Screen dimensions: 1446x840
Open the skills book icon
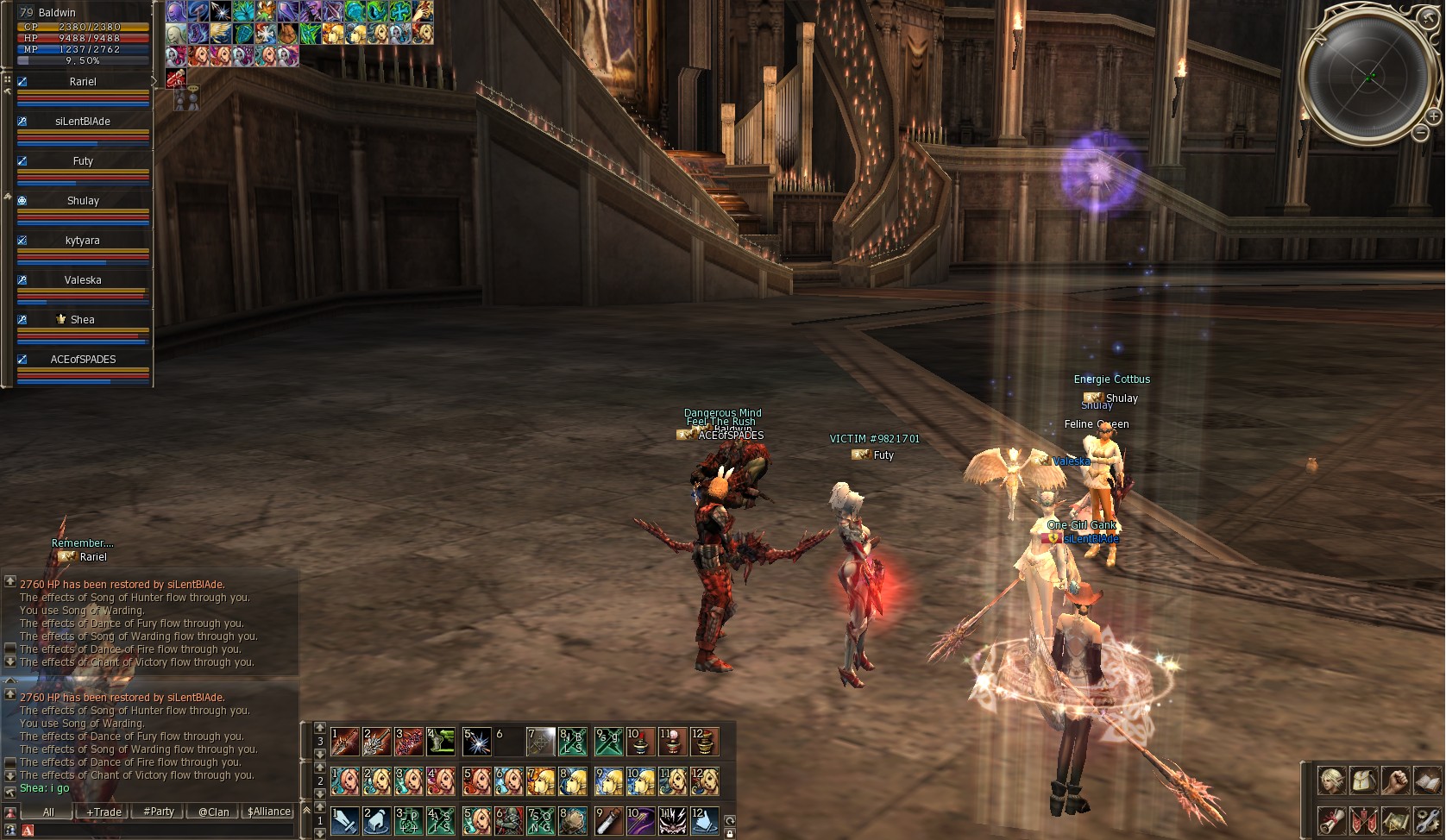click(x=1427, y=780)
